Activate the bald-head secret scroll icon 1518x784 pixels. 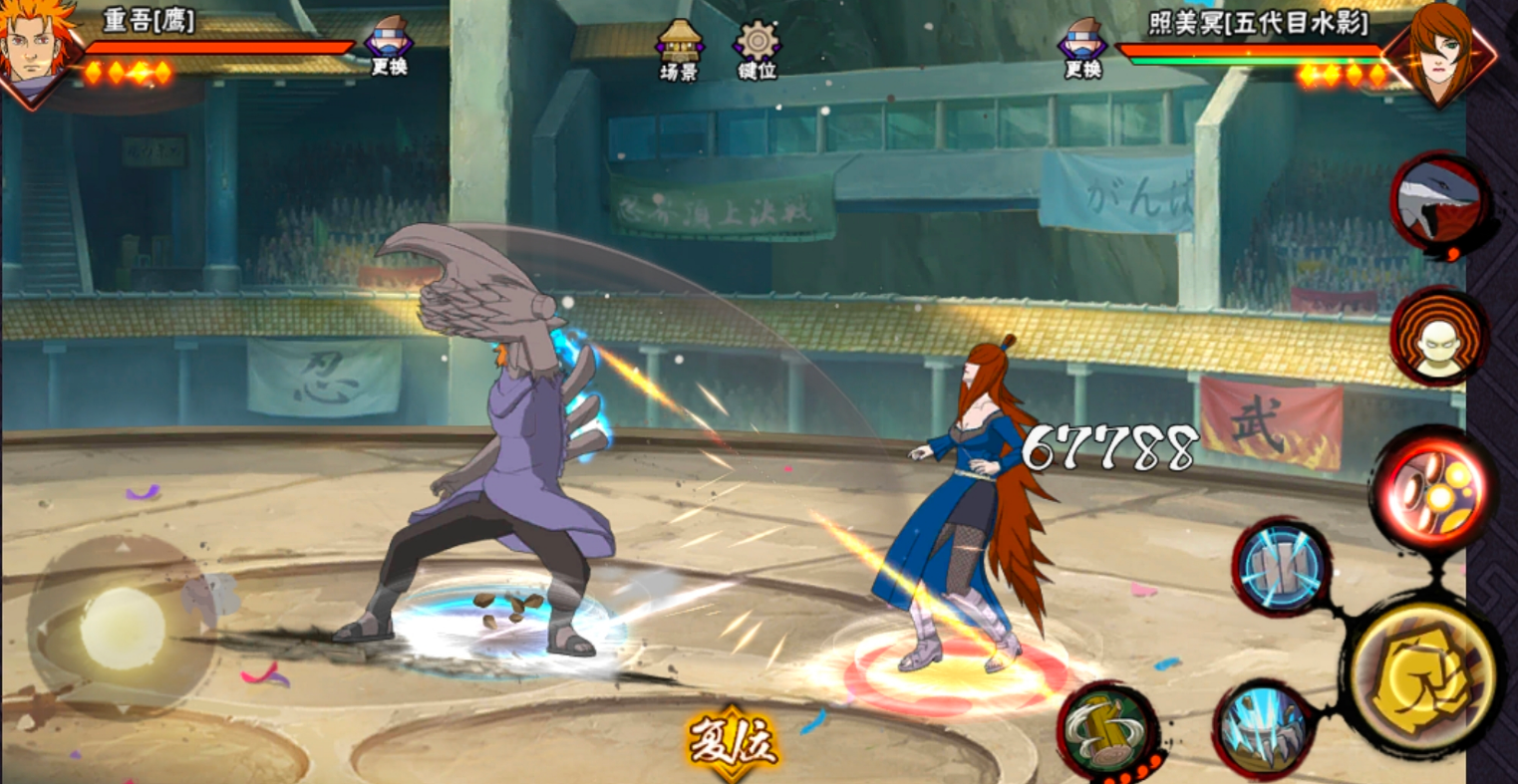tap(1439, 337)
